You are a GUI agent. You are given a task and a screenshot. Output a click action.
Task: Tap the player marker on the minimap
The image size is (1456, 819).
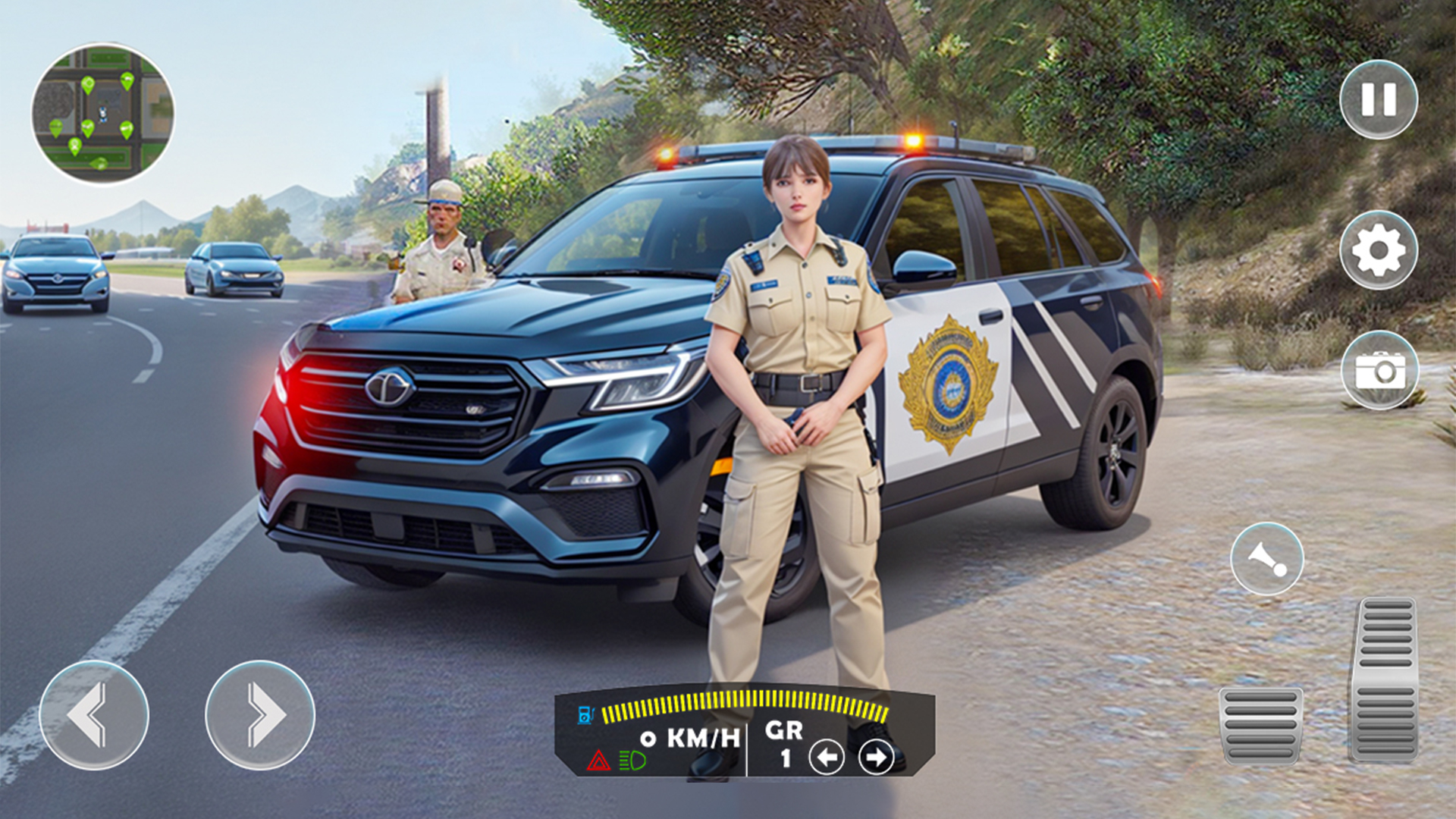[x=103, y=113]
